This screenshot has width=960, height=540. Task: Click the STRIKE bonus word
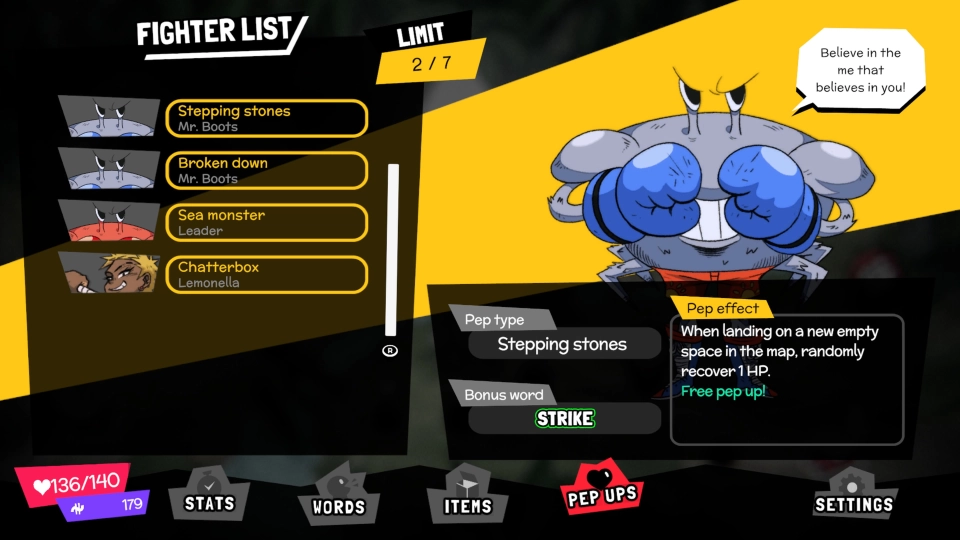[565, 418]
